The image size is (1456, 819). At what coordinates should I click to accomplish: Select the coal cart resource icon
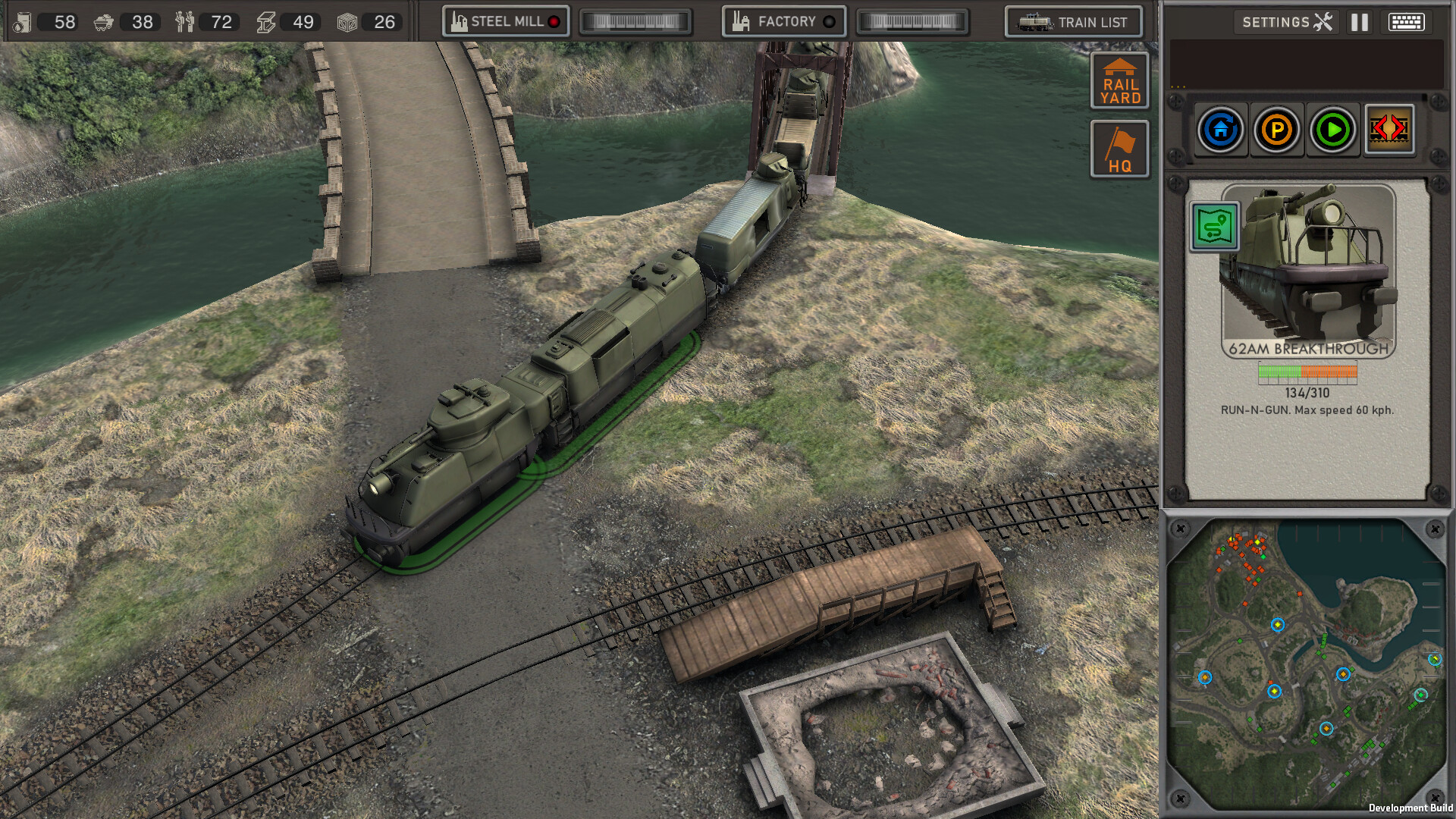pyautogui.click(x=103, y=22)
